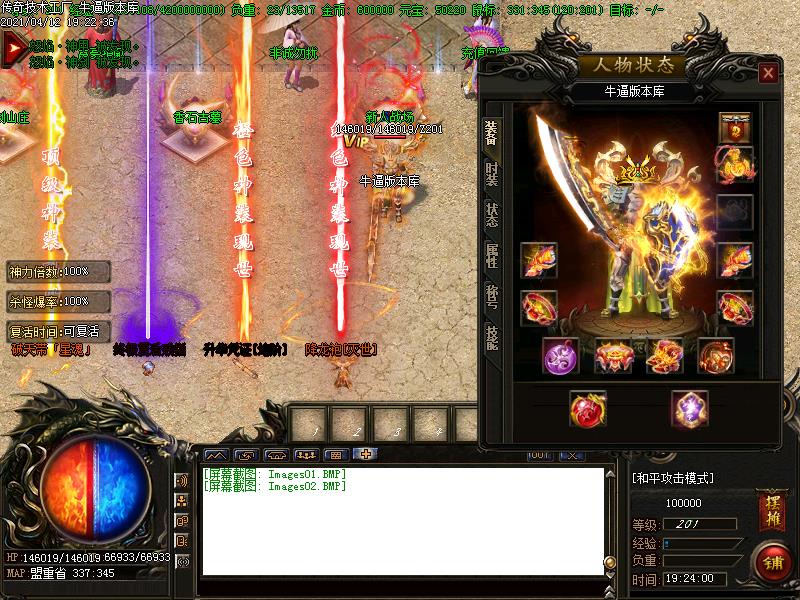Click the chat message log box
Image resolution: width=800 pixels, height=600 pixels.
pos(403,522)
